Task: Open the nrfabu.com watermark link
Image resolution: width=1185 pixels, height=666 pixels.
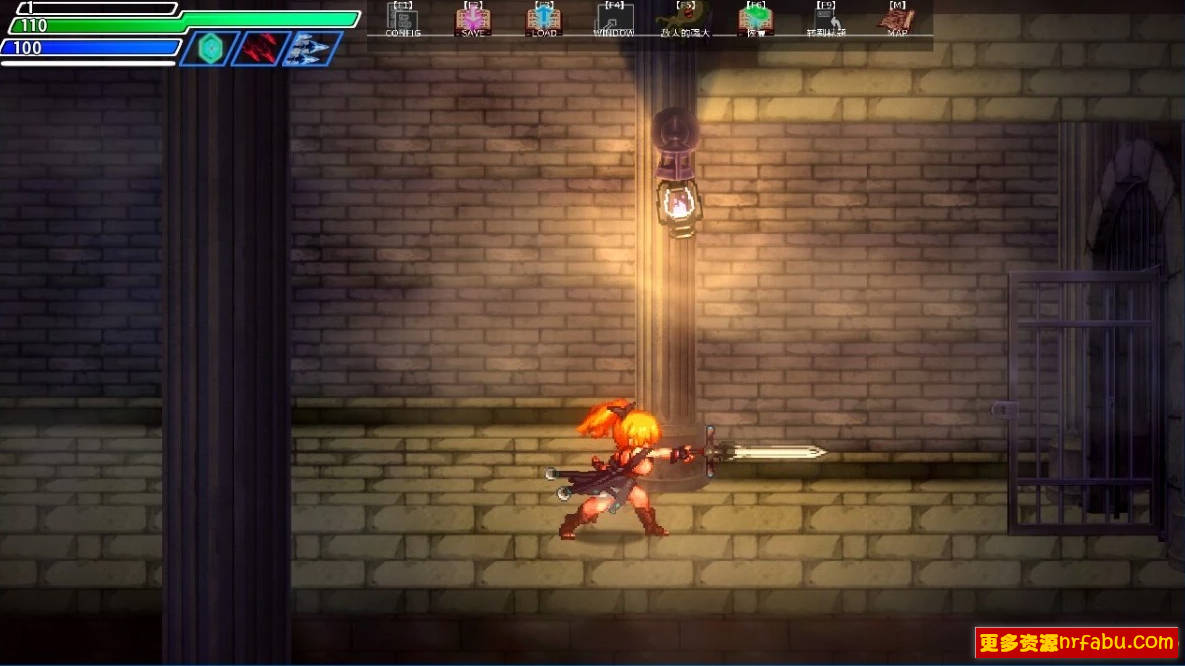Action: coord(1076,642)
